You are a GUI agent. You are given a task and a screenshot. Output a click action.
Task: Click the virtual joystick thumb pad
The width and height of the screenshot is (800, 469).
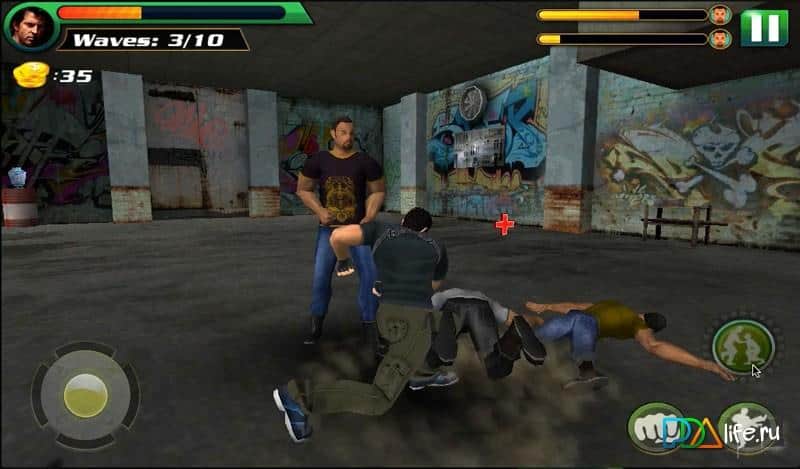coord(86,395)
